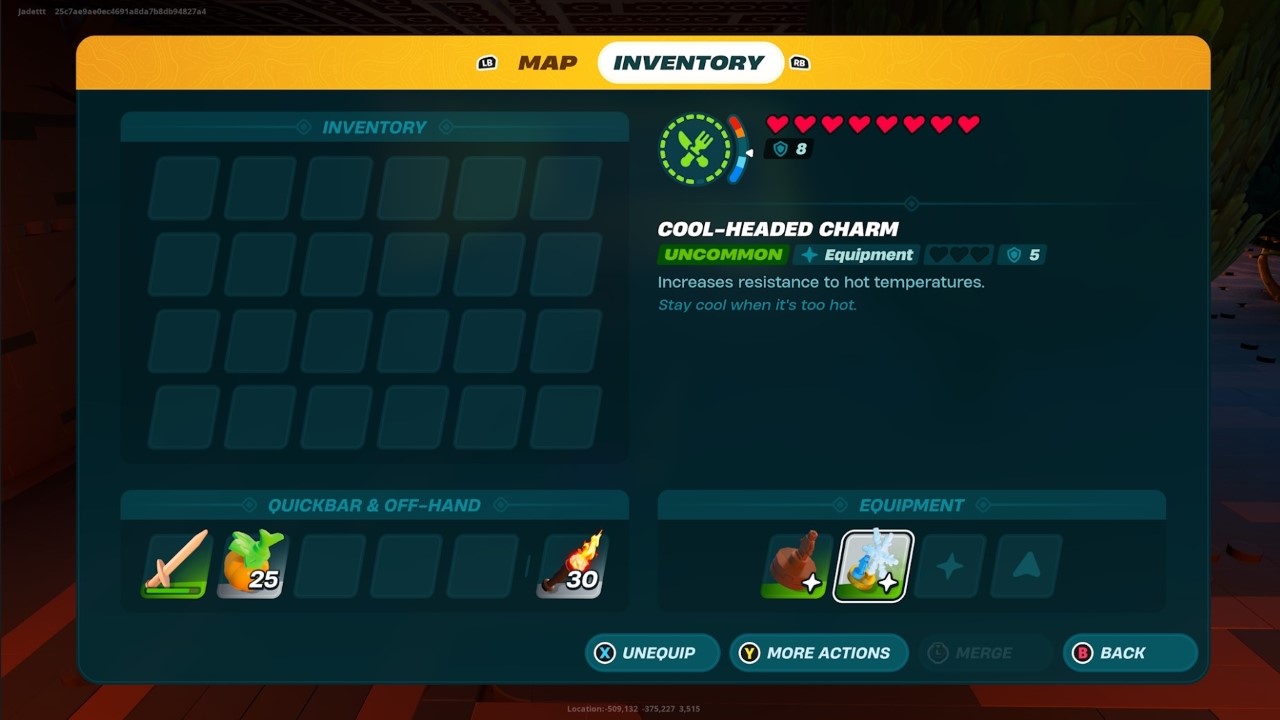Image resolution: width=1280 pixels, height=720 pixels.
Task: Choose the orange fruit stack of 25
Action: (x=252, y=565)
